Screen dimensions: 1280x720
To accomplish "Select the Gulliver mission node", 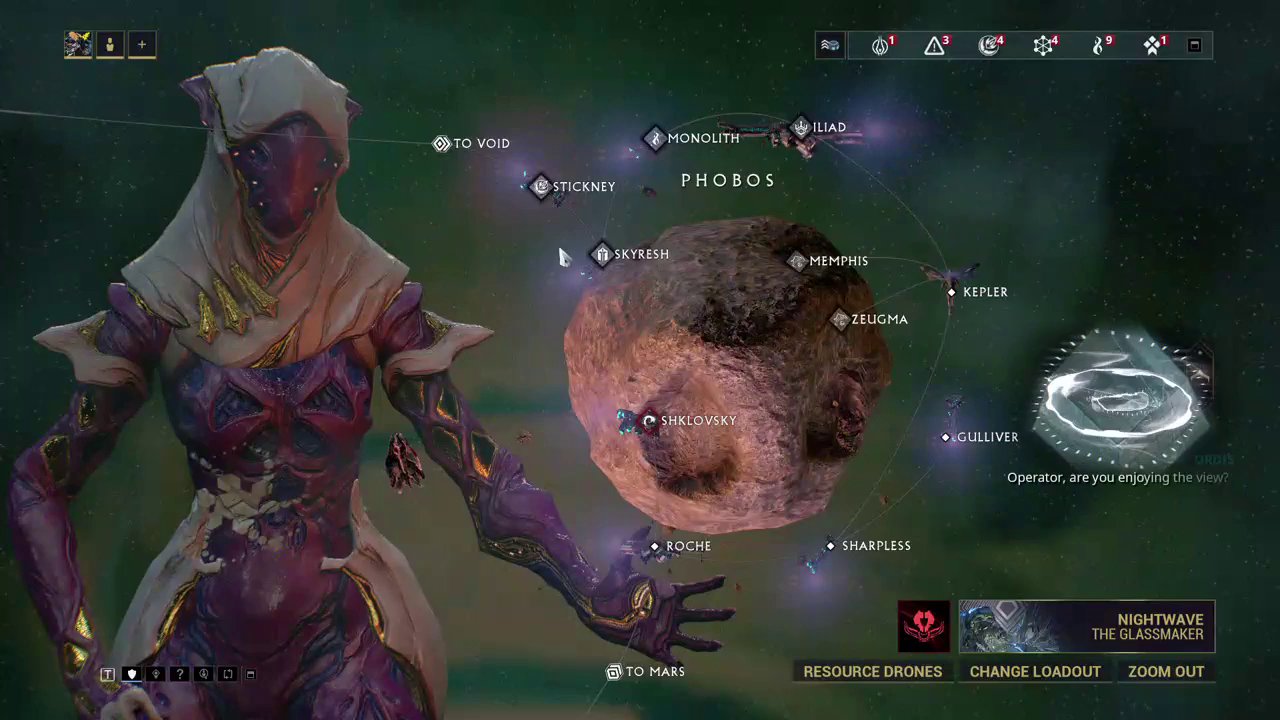I will pyautogui.click(x=946, y=437).
